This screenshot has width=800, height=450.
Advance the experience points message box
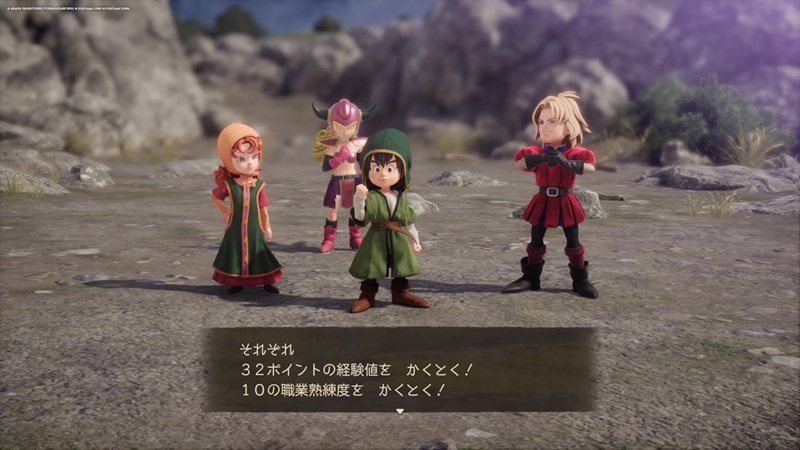coord(400,369)
